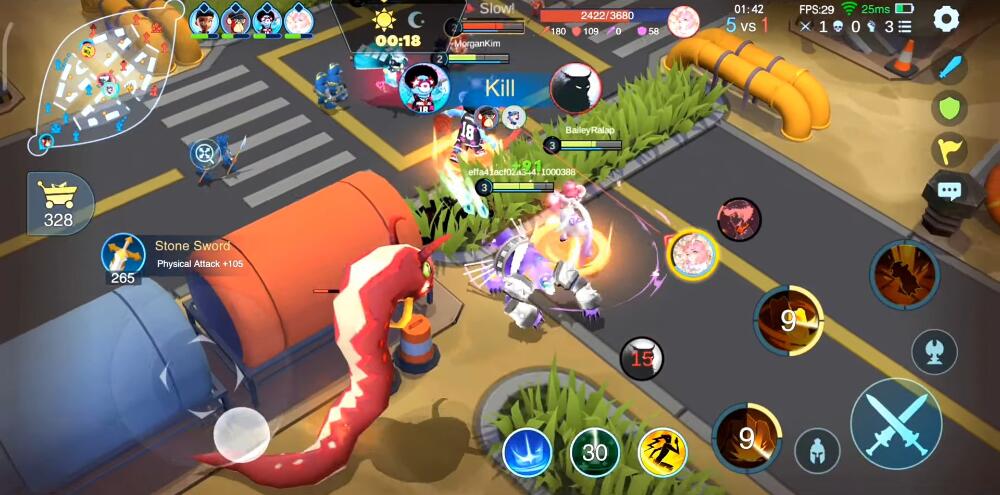The image size is (1000, 495).
Task: Use the item showing 15 cooldown
Action: [x=642, y=357]
